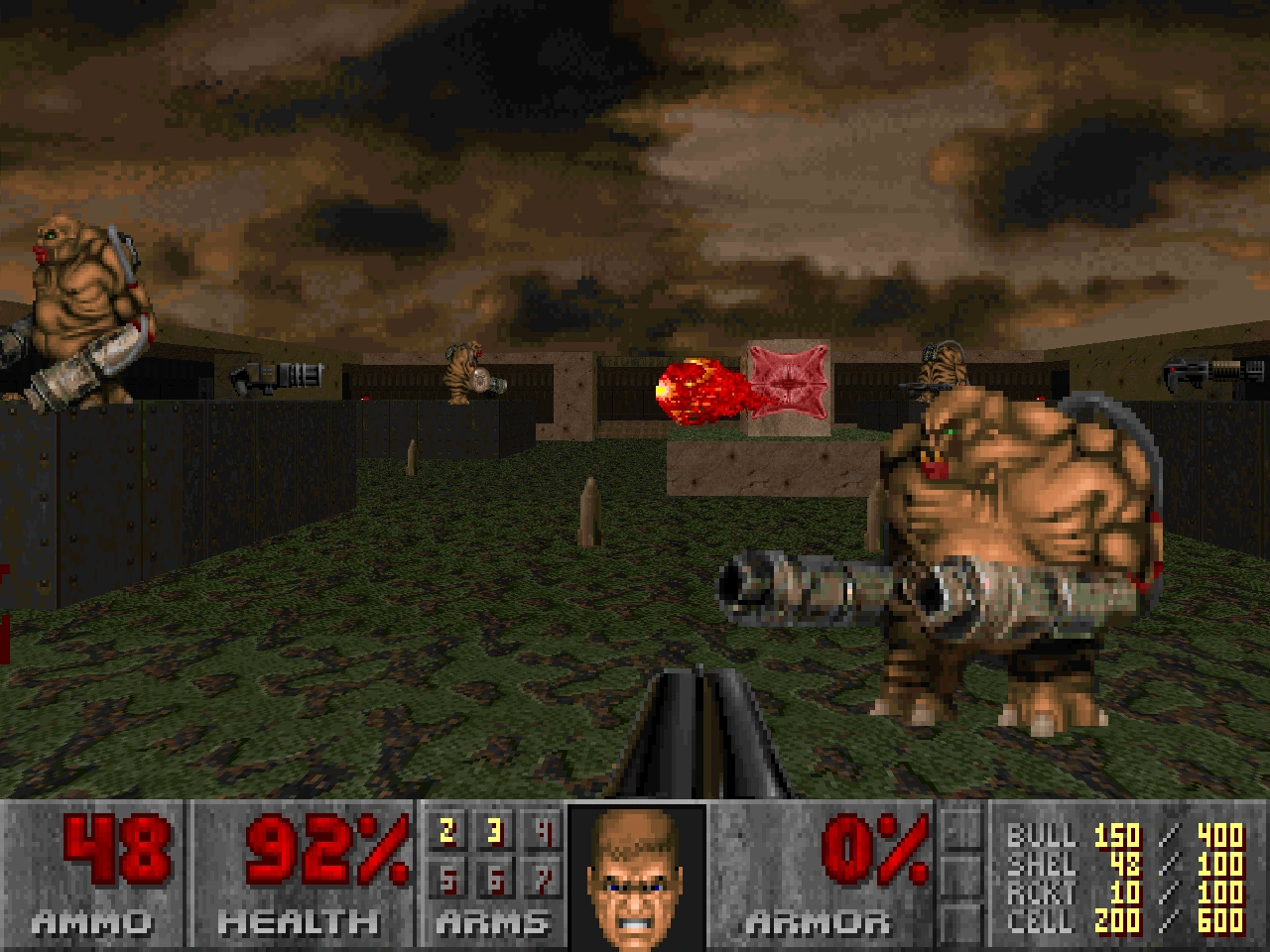Click the BULL ammo label

(1041, 835)
